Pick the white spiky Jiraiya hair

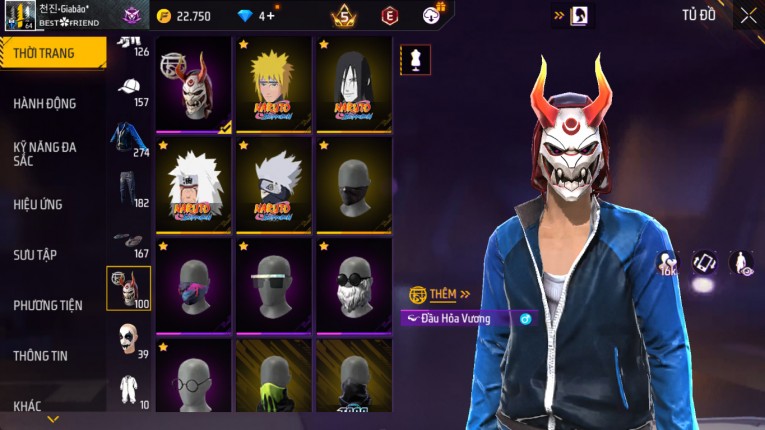(194, 185)
